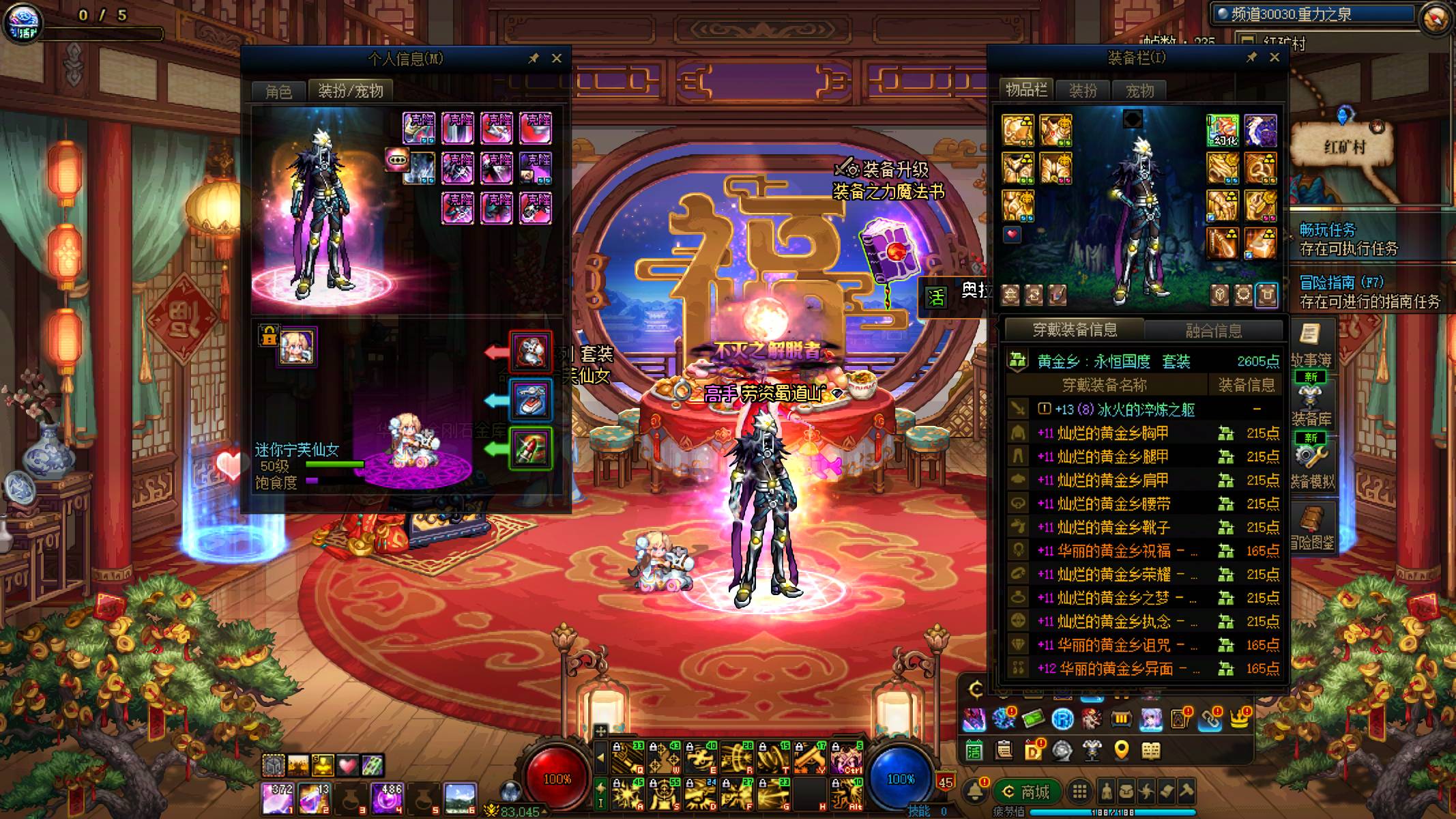Image resolution: width=1456 pixels, height=819 pixels.
Task: Click the 红矿村 minimap label
Action: pos(1343,147)
